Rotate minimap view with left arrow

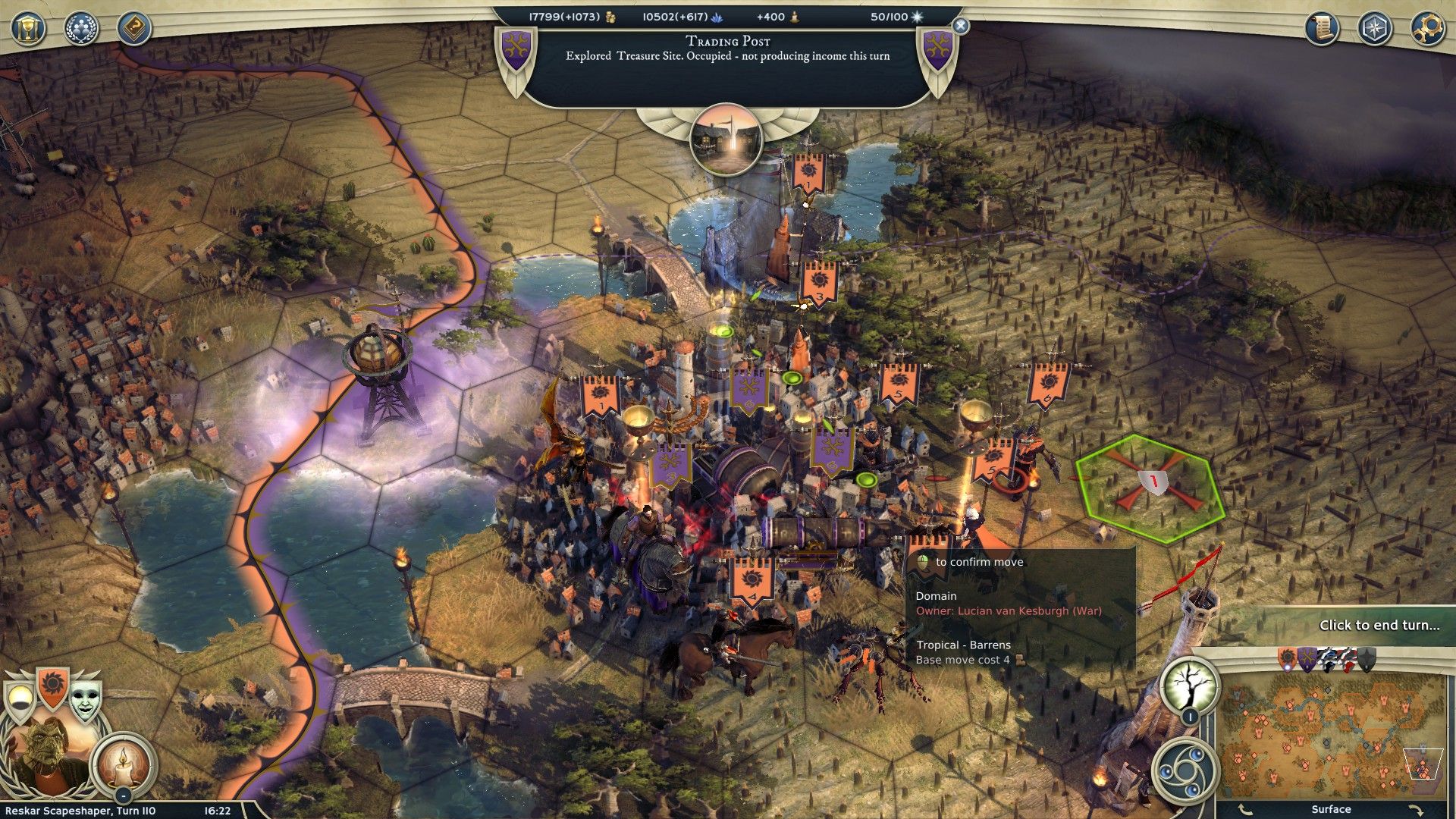[1244, 810]
